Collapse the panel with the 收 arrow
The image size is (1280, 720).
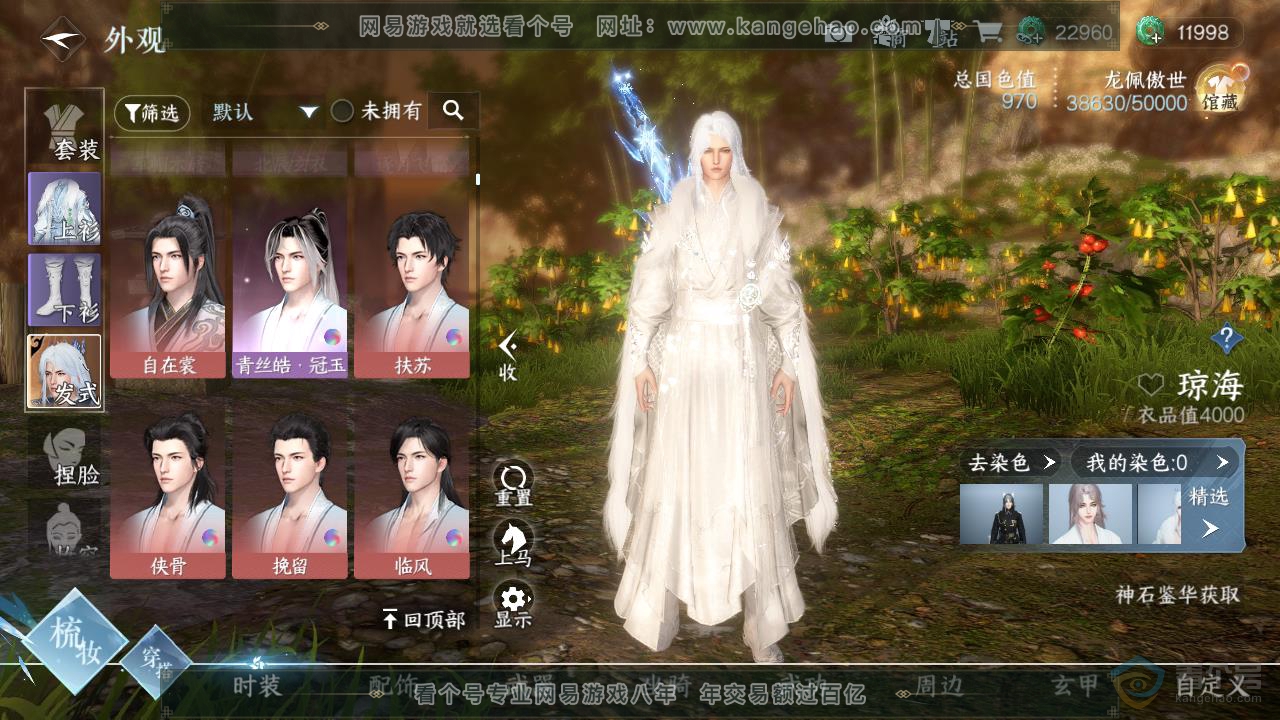(508, 354)
